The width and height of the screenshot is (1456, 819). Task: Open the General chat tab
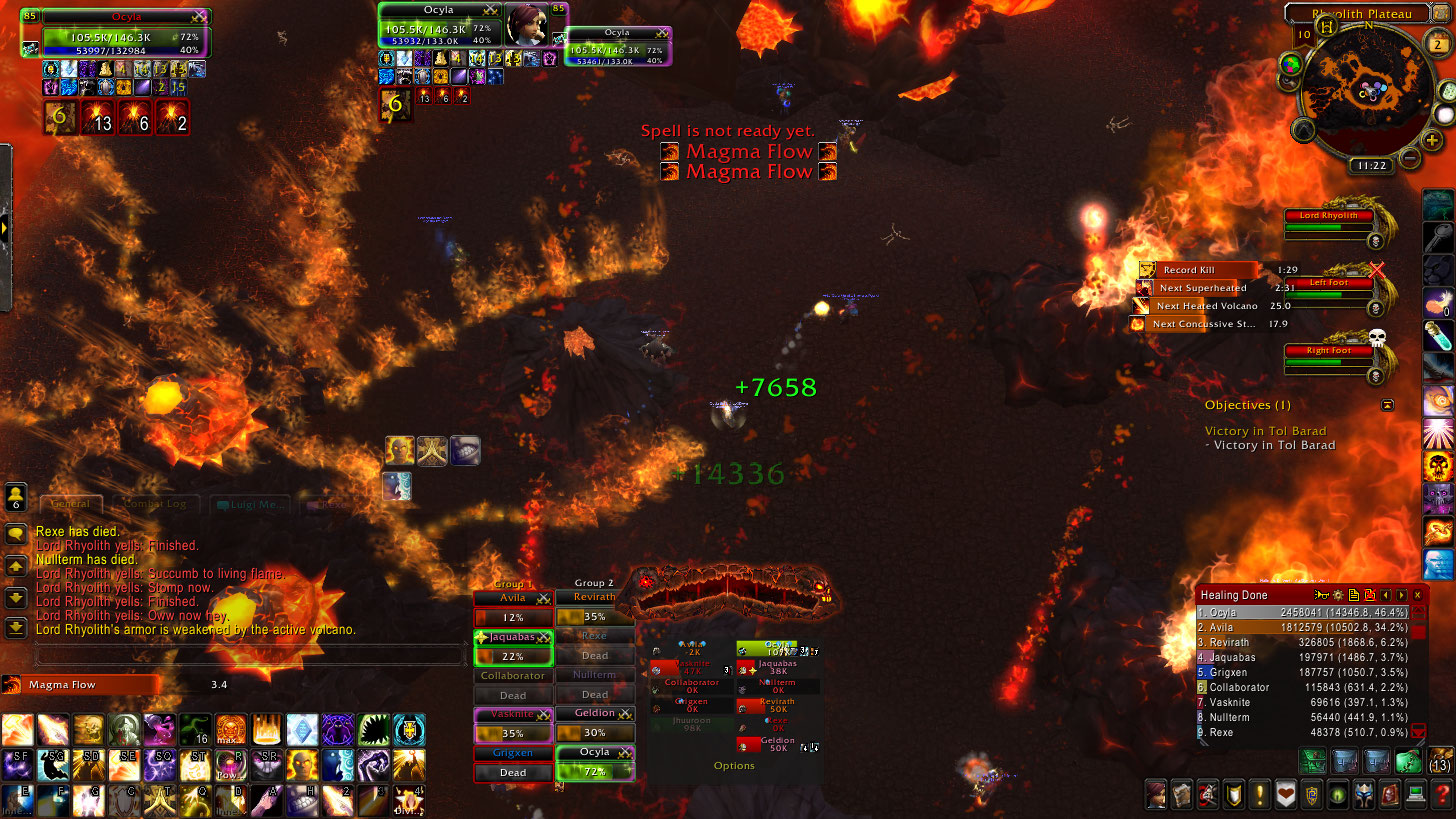(70, 504)
